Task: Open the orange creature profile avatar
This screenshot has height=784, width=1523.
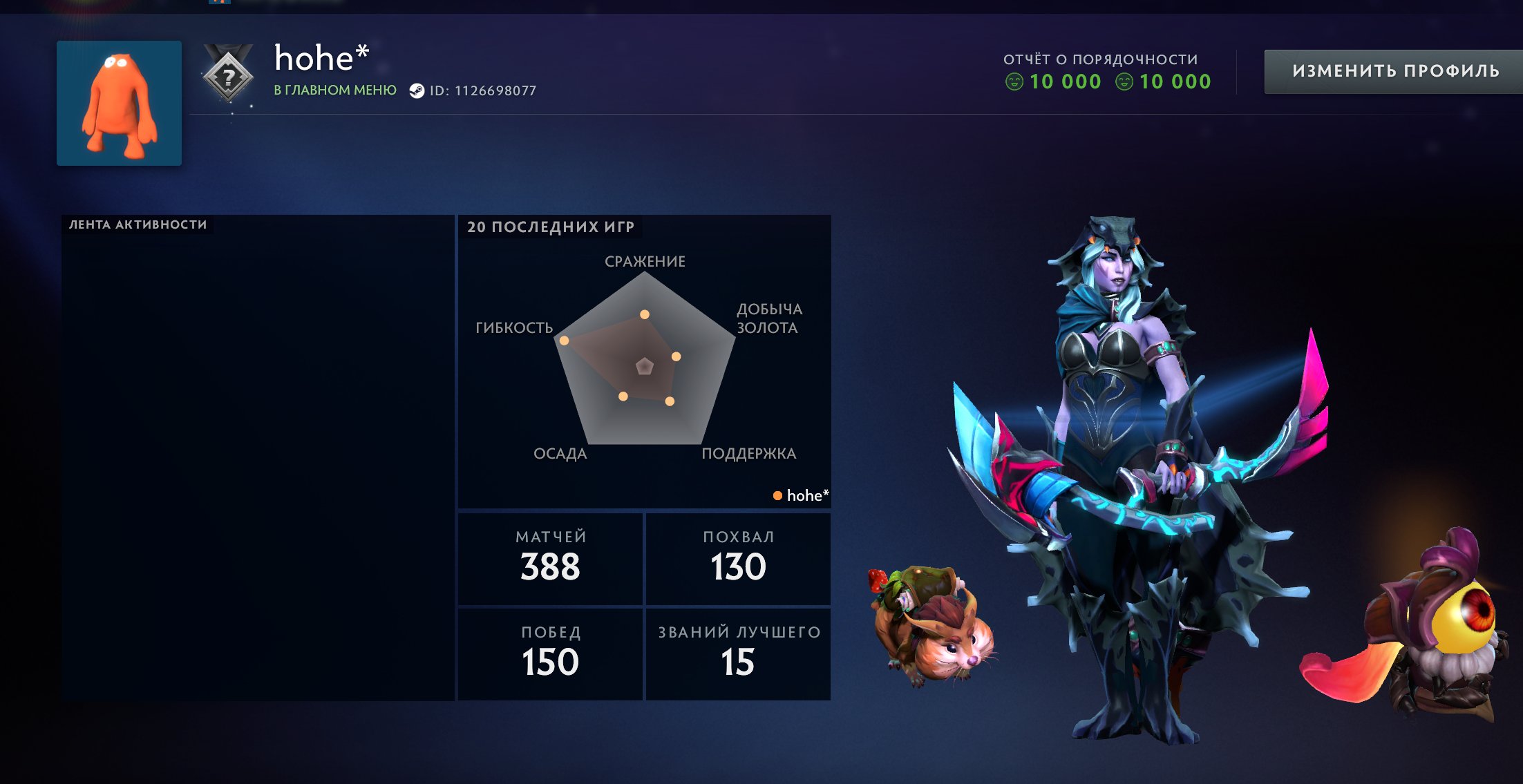Action: coord(119,103)
